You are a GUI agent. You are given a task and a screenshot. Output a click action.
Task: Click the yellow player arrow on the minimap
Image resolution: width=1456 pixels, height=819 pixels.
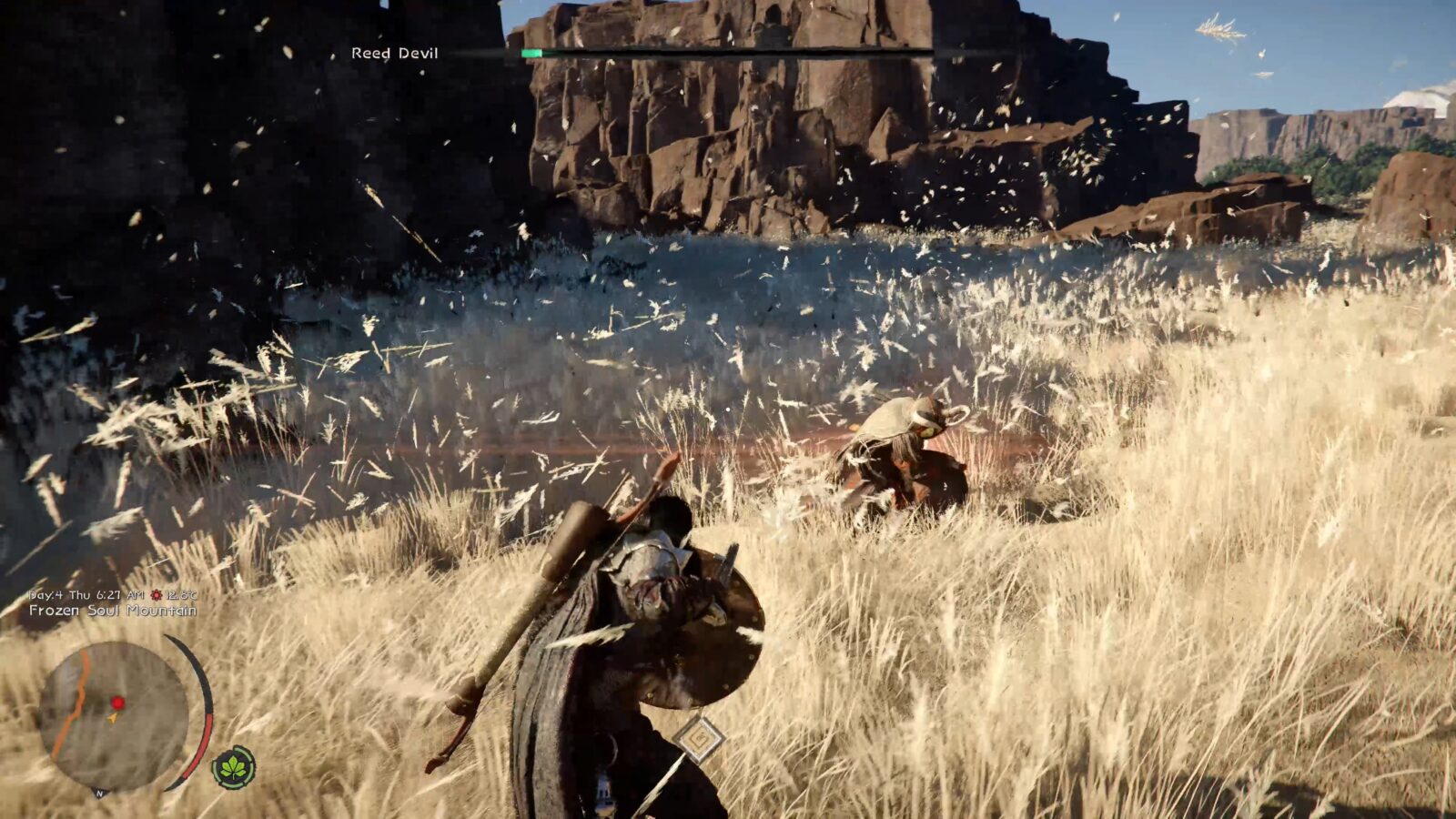pos(111,718)
